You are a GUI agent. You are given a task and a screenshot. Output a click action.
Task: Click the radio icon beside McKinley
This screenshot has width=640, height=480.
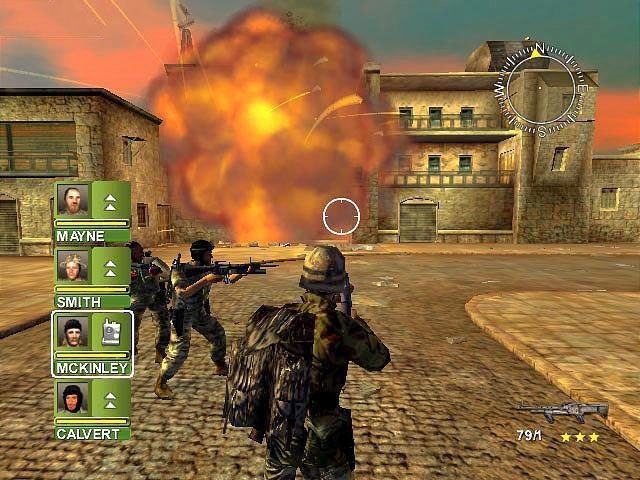[x=110, y=331]
